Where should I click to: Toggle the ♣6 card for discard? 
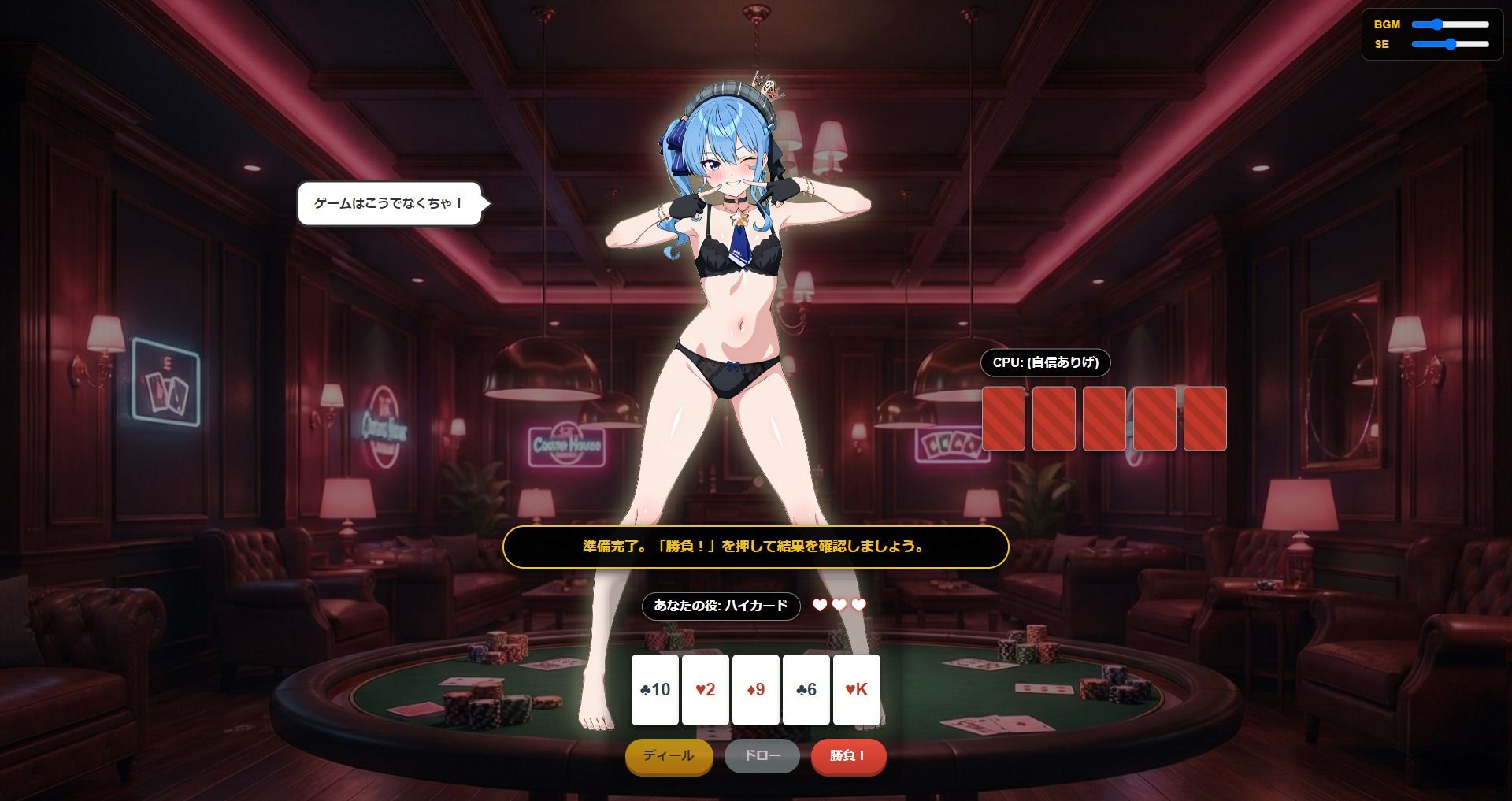click(x=806, y=690)
